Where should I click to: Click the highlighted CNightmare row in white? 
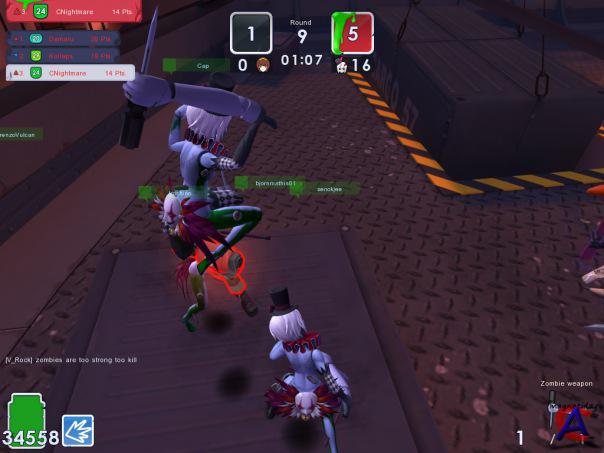[70, 73]
